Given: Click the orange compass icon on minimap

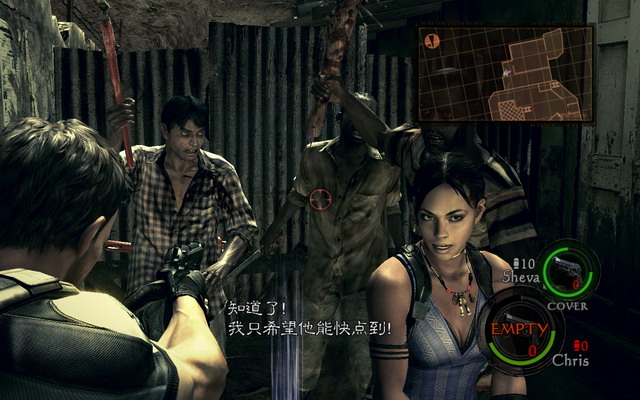Looking at the screenshot, I should click(x=432, y=41).
